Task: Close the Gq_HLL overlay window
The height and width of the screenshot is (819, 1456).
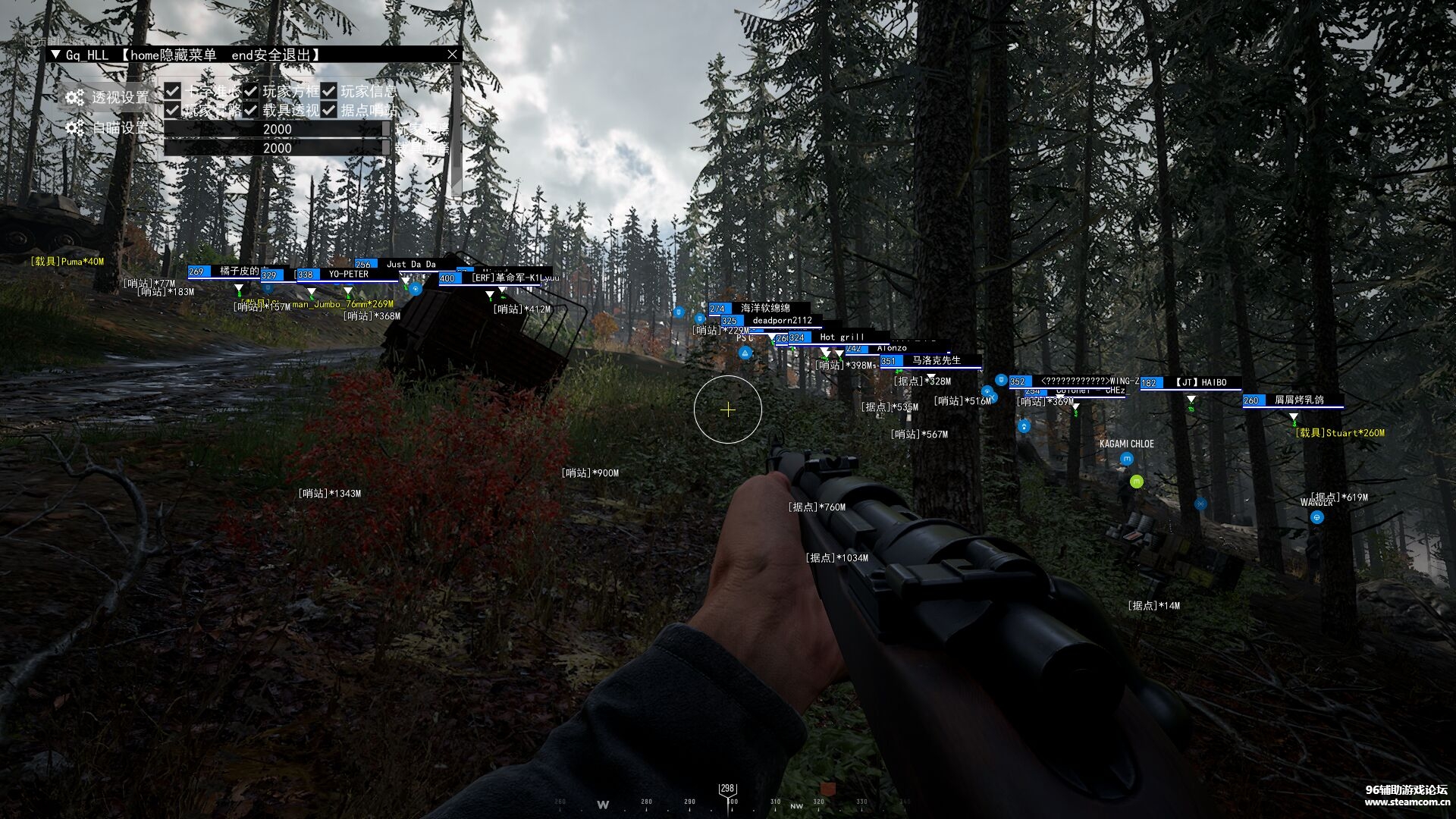Action: point(452,55)
